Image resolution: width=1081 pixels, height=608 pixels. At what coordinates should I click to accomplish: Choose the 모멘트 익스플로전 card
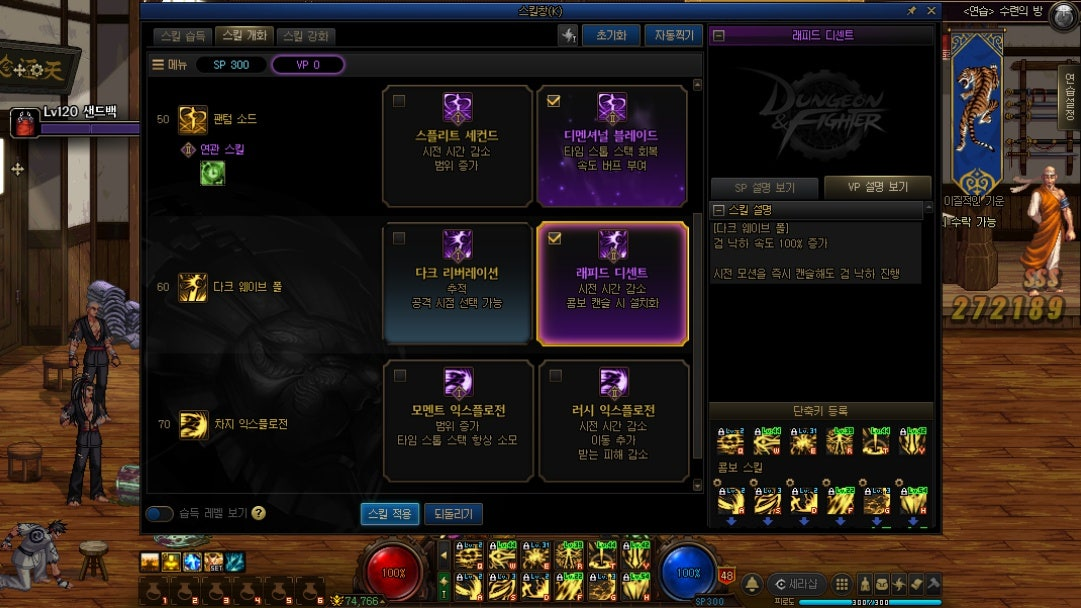[x=457, y=420]
